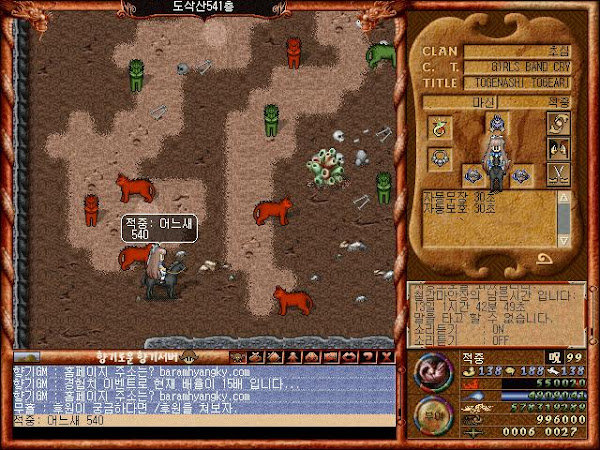Image resolution: width=600 pixels, height=450 pixels.
Task: Click the round 부여 nation button
Action: 433,414
